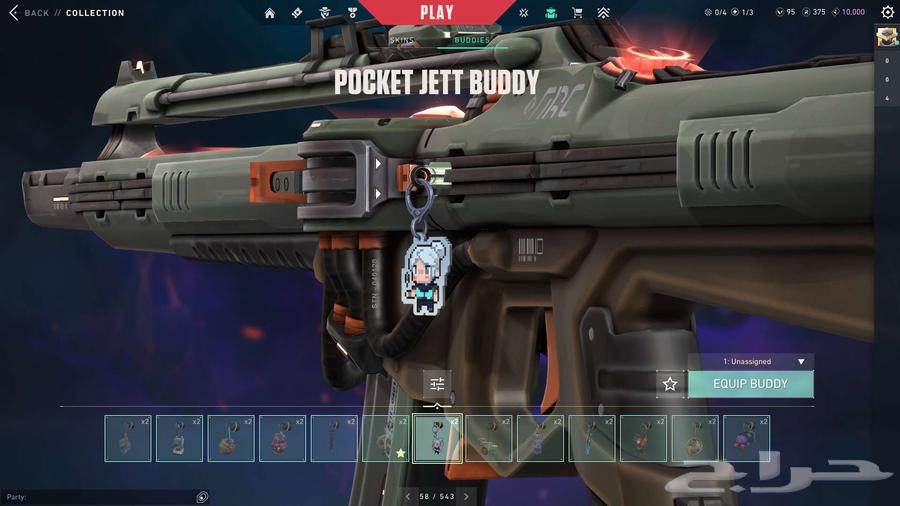Select the Buddies tab
This screenshot has height=506, width=900.
coord(472,40)
